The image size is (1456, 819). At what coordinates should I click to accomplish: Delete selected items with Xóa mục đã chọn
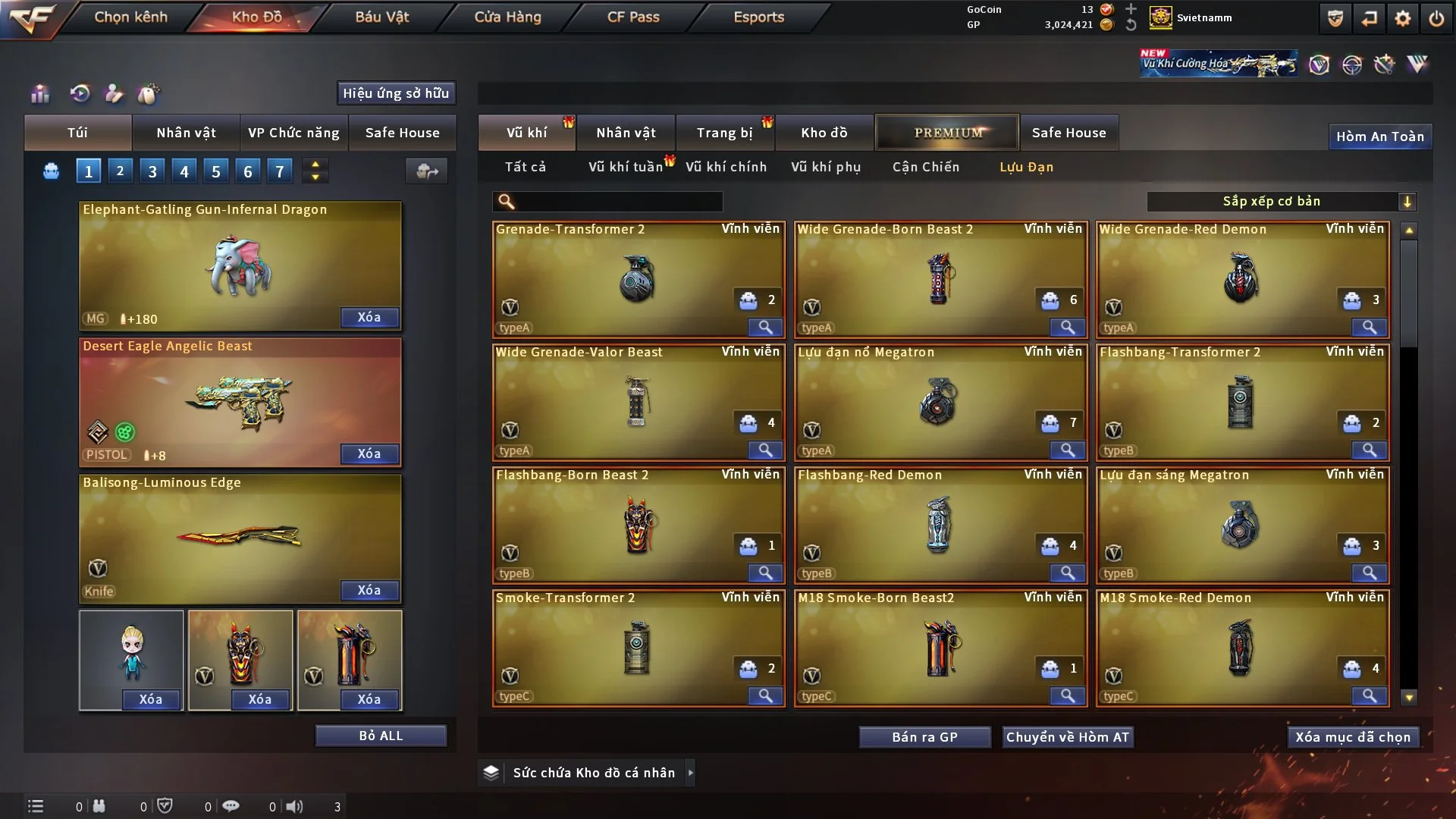click(1353, 737)
